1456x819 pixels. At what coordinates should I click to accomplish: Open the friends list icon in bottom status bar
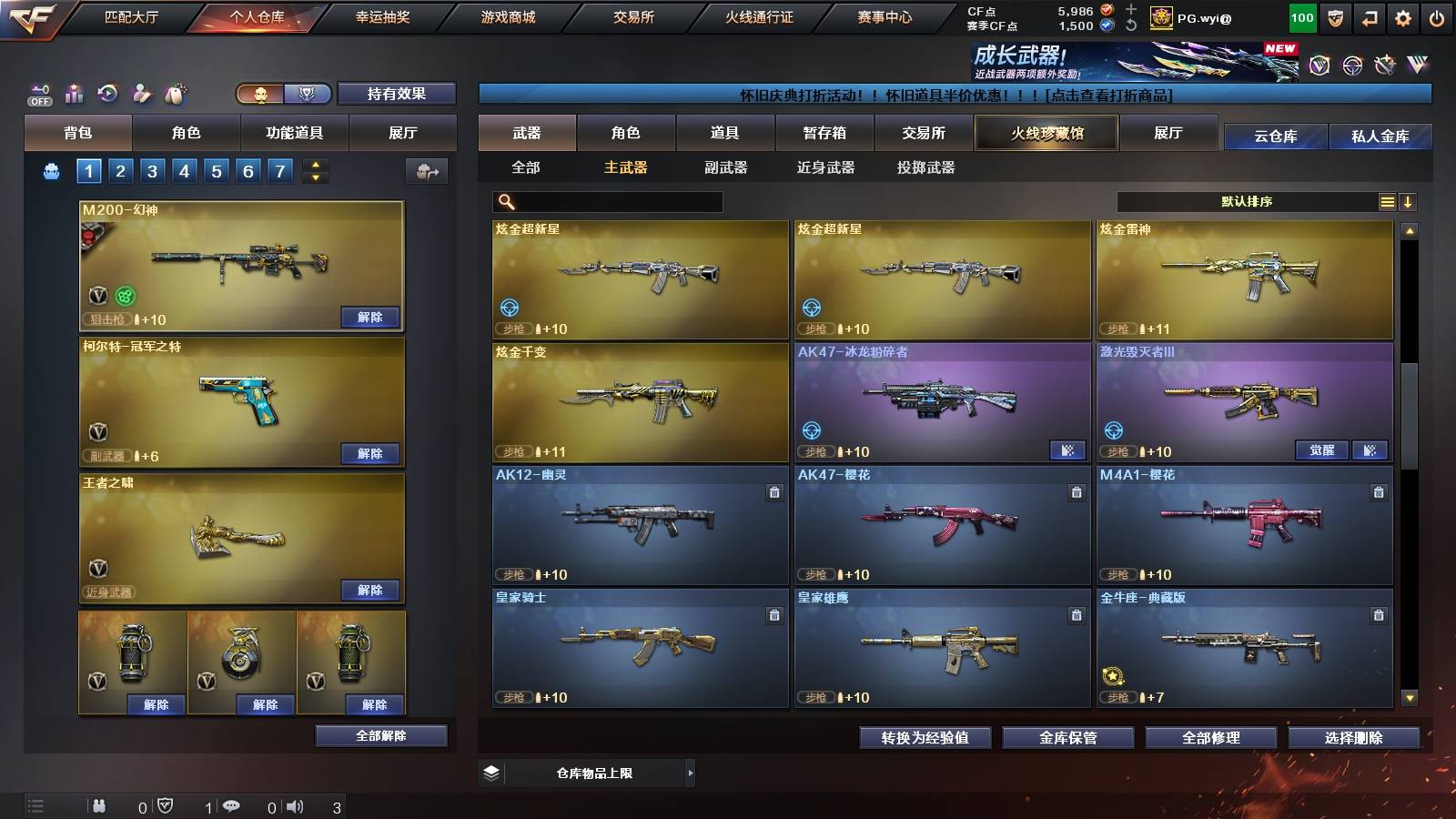coord(100,805)
